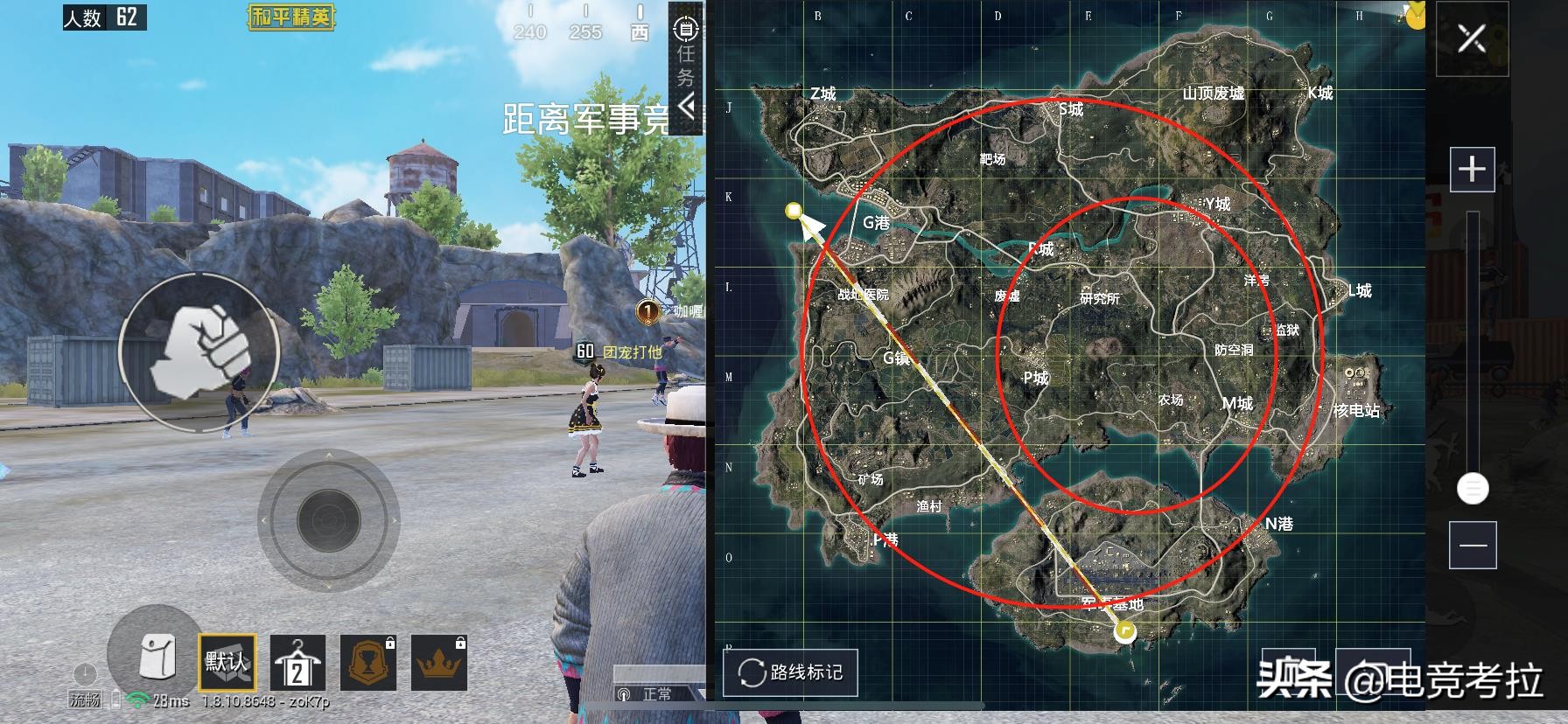Collapse the panel using the left-arrow chevron below 任务
The height and width of the screenshot is (724, 1568).
tap(687, 106)
